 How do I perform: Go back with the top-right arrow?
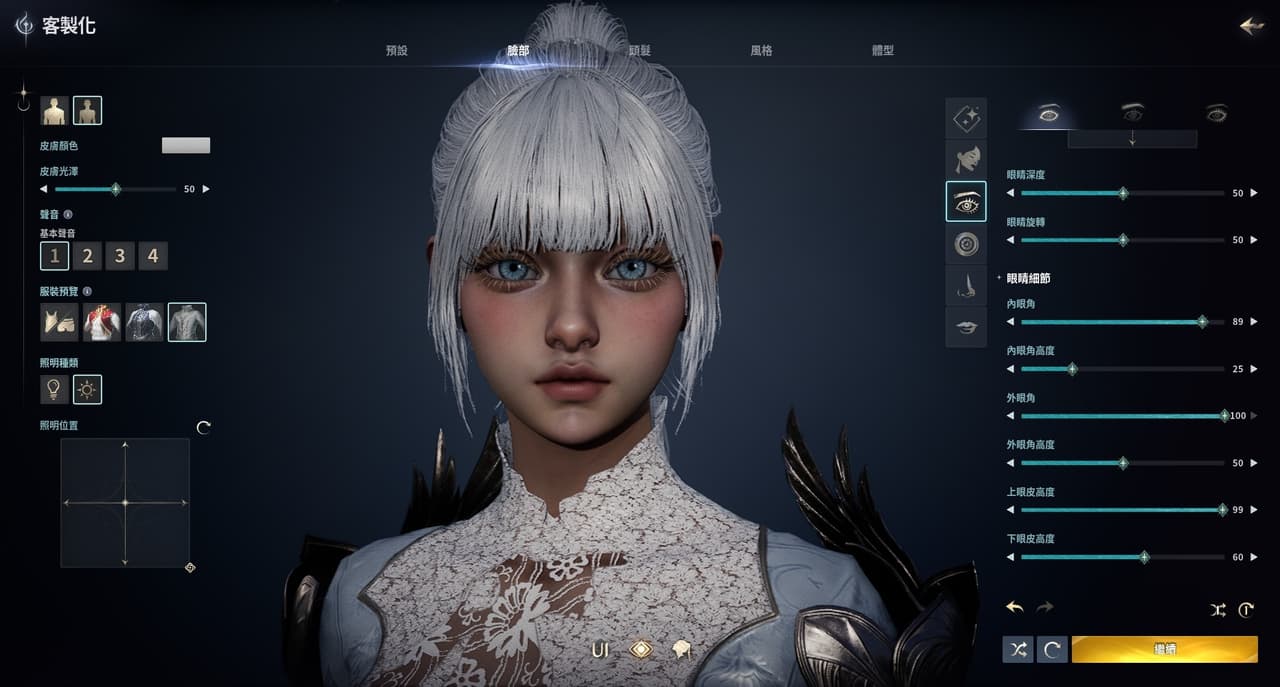point(1251,26)
